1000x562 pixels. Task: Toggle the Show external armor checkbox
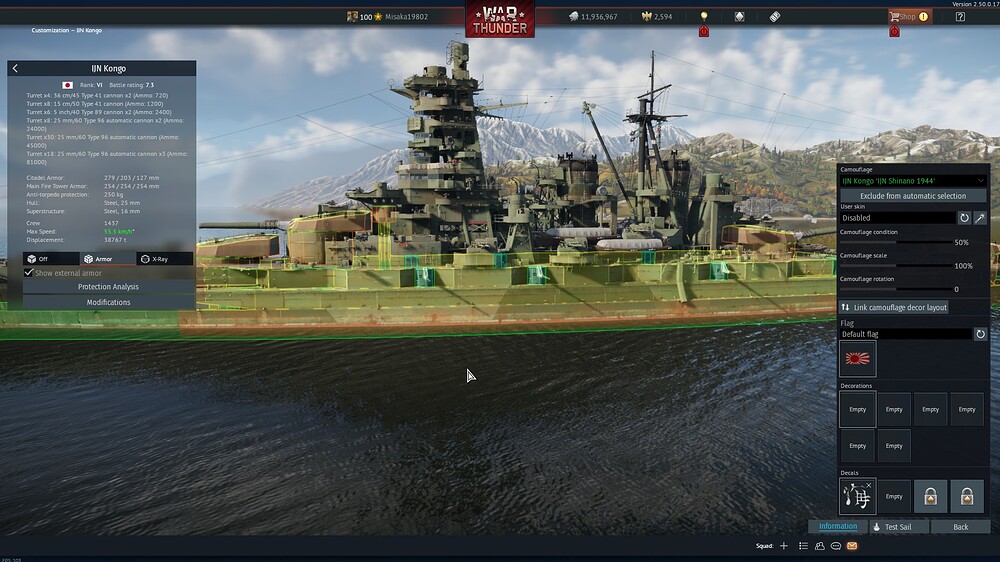tap(29, 273)
